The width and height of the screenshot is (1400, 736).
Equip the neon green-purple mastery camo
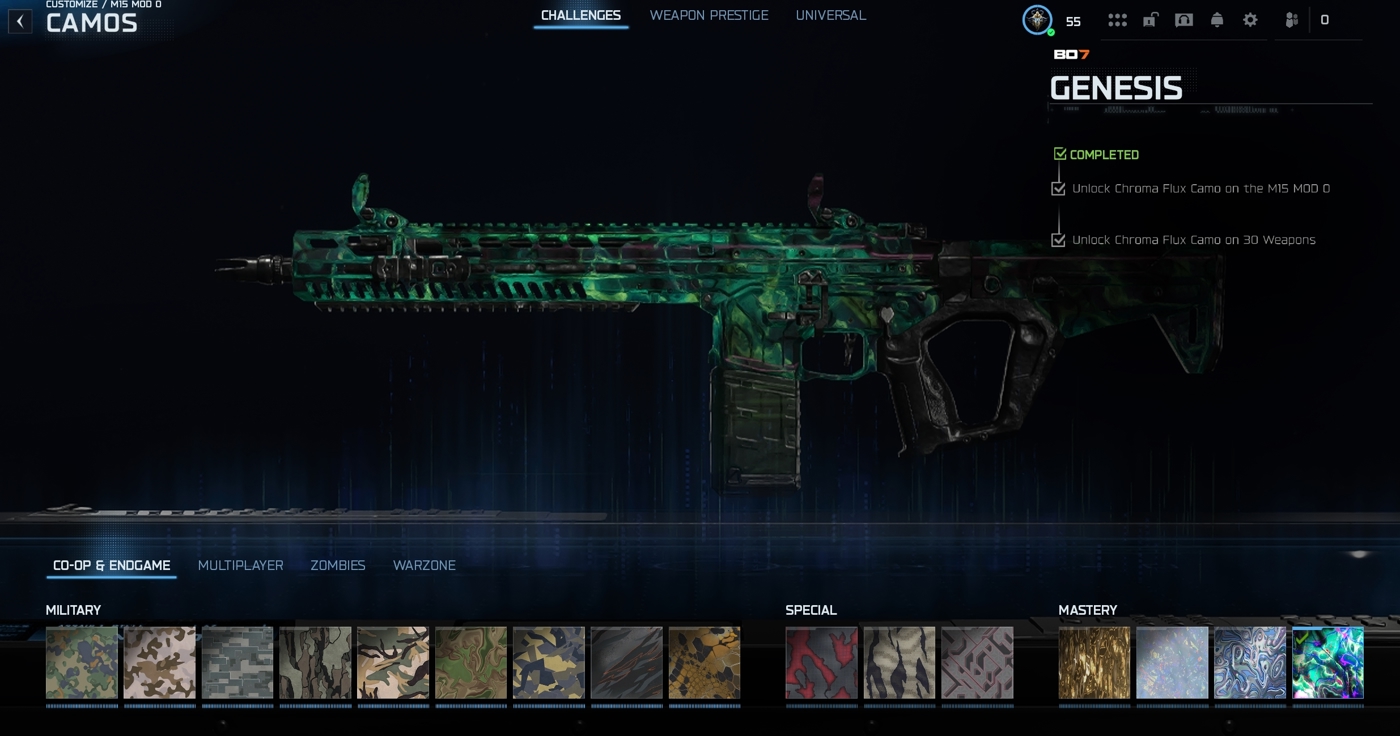tap(1328, 663)
